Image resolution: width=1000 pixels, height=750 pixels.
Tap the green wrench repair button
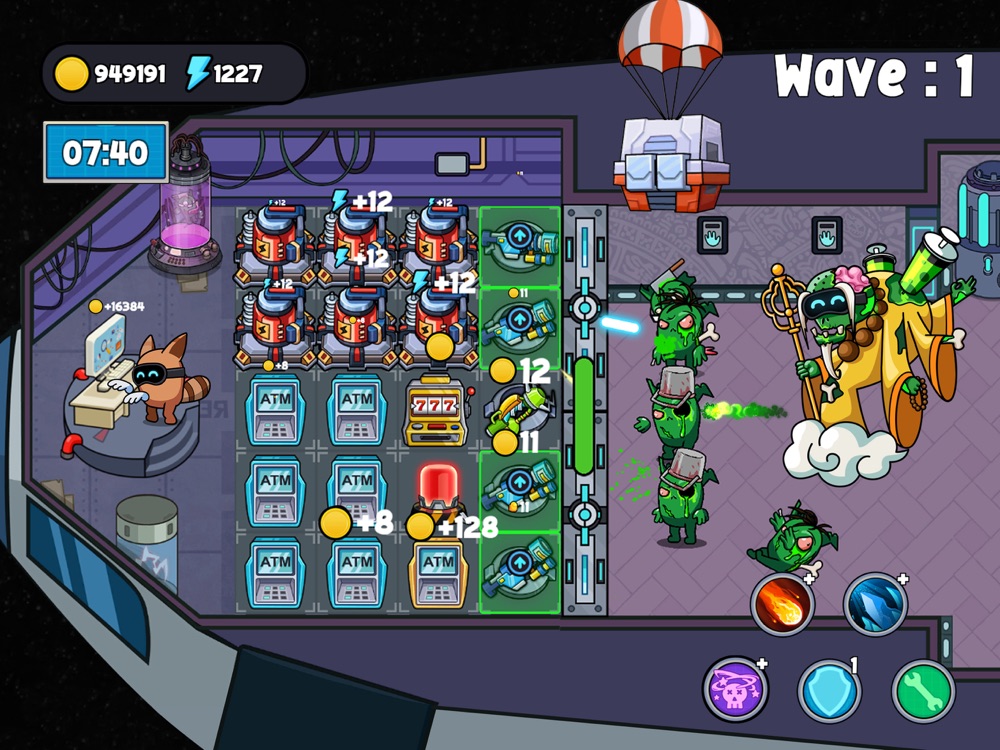point(922,690)
